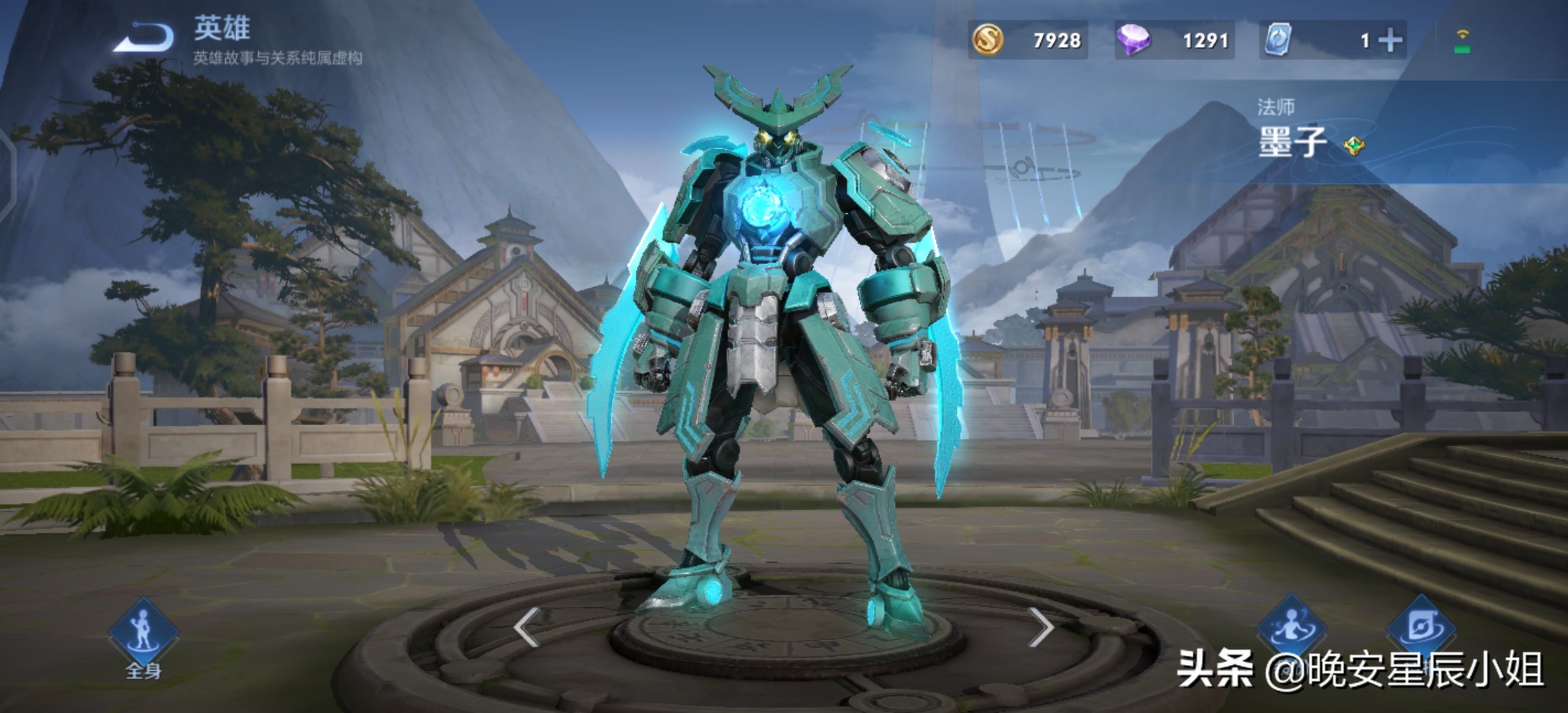Image resolution: width=1568 pixels, height=713 pixels.
Task: Click the green gem badge beside 墨子
Action: [x=1354, y=145]
